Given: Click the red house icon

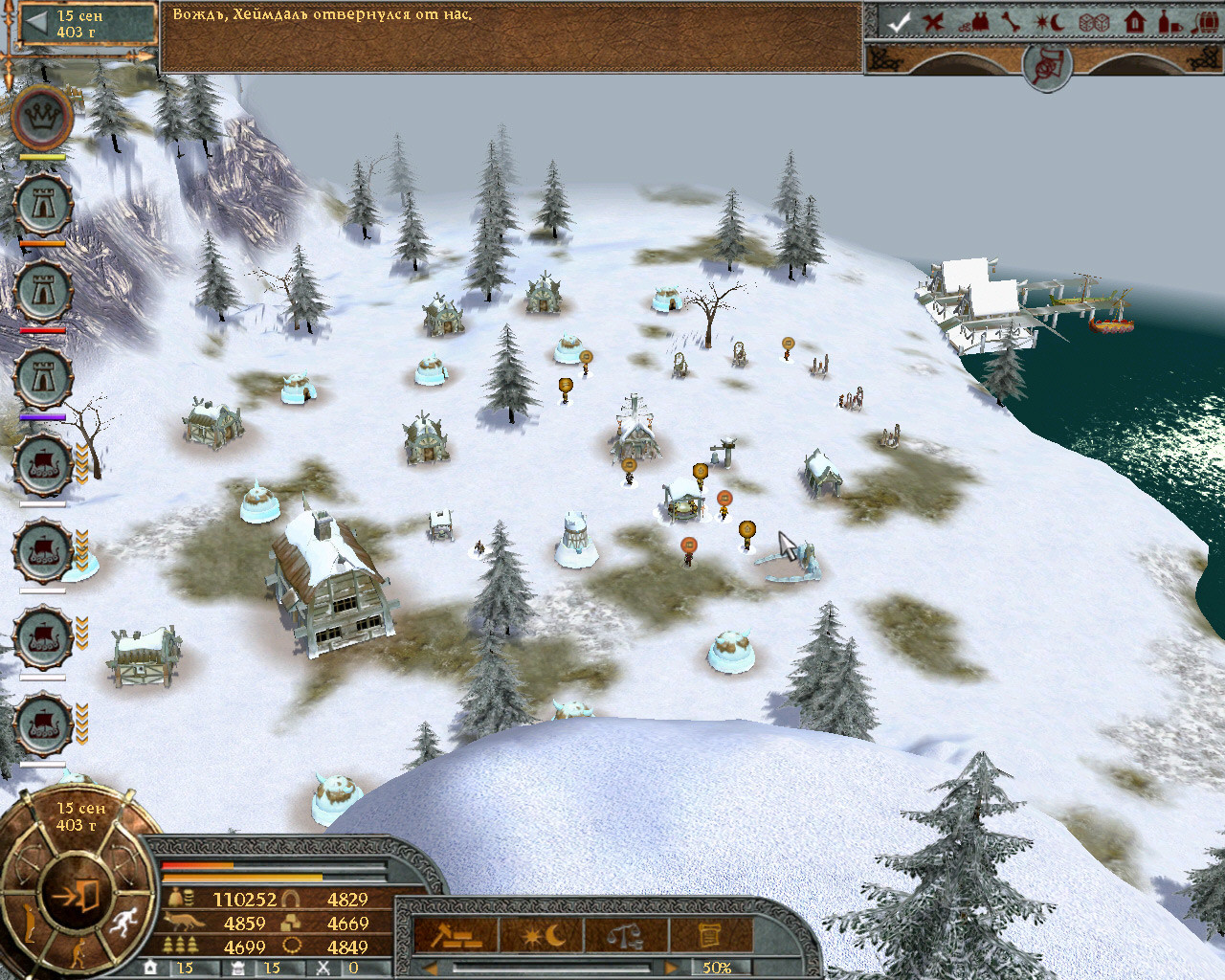Looking at the screenshot, I should (1135, 21).
